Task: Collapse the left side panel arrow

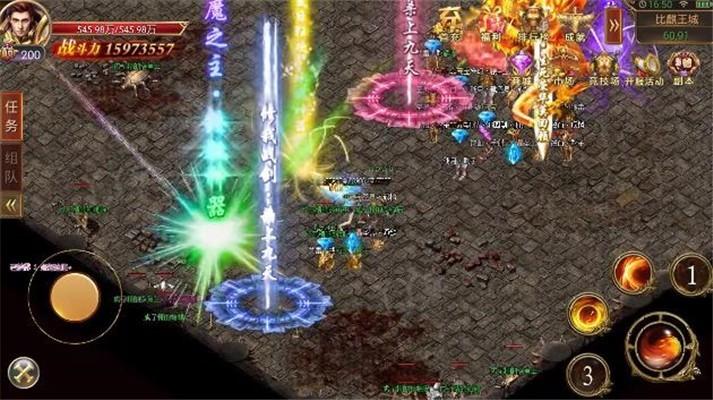Action: coord(12,204)
